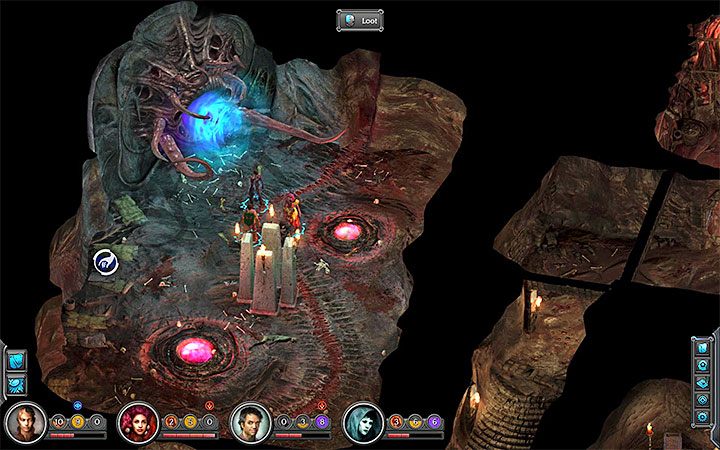The image size is (720, 450).
Task: Click the Loot button
Action: 360,19
